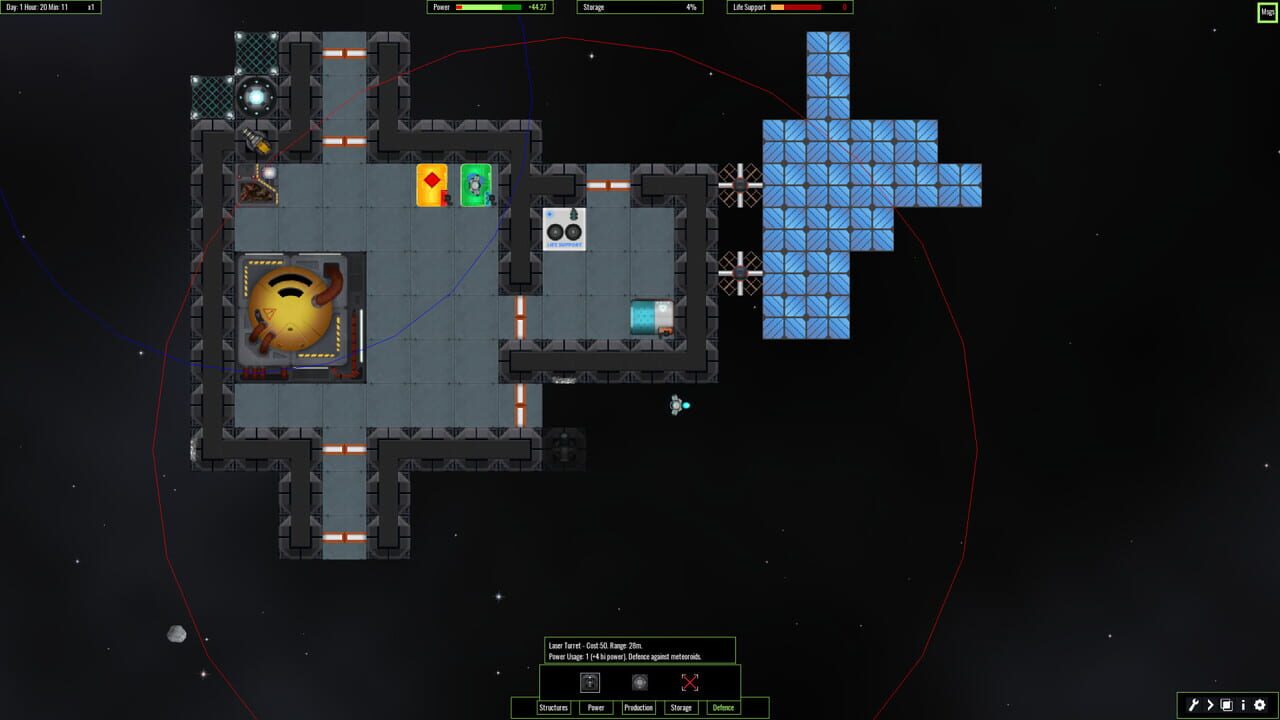
Task: Open the settings gear icon
Action: pos(1260,704)
